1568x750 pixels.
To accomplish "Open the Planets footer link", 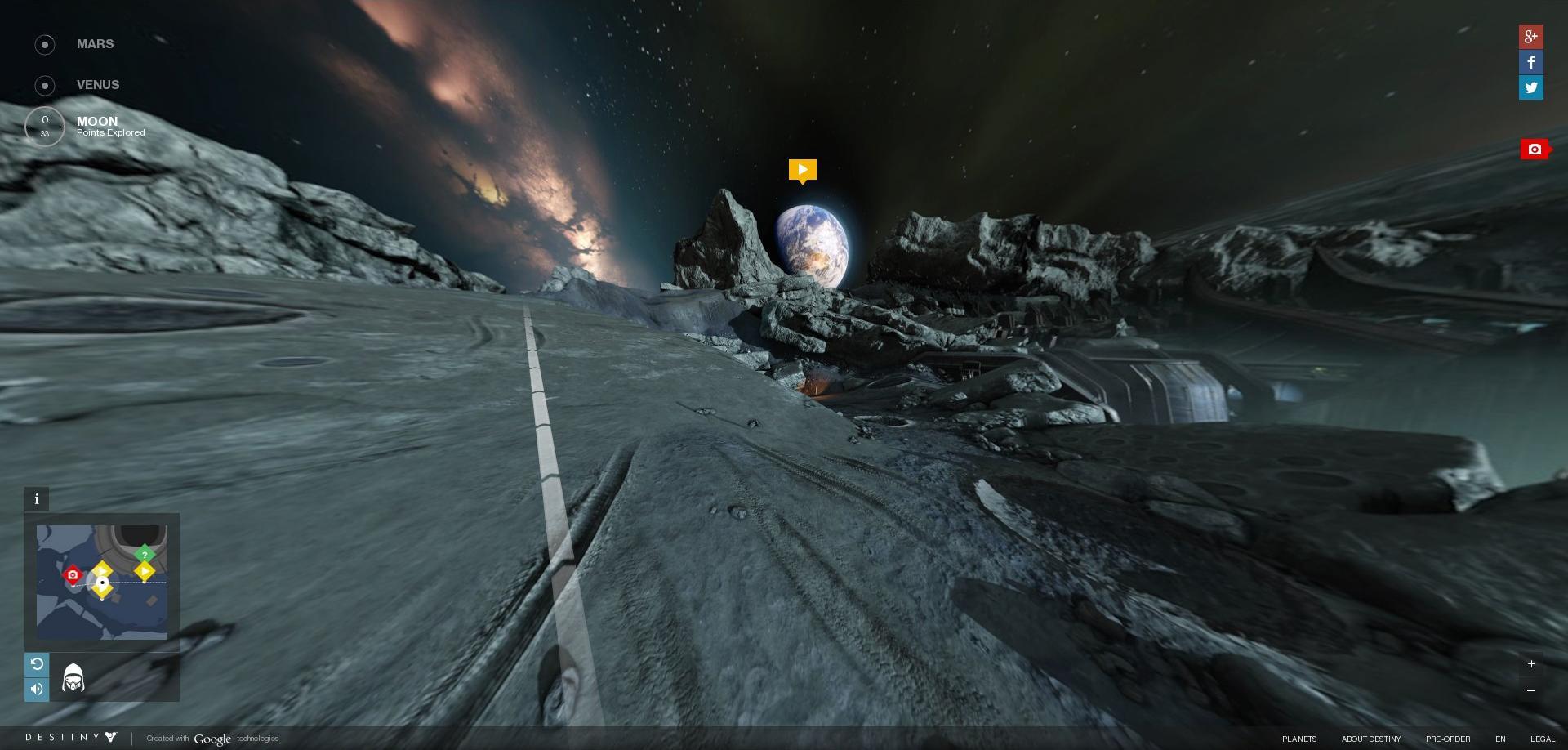I will pyautogui.click(x=1298, y=739).
